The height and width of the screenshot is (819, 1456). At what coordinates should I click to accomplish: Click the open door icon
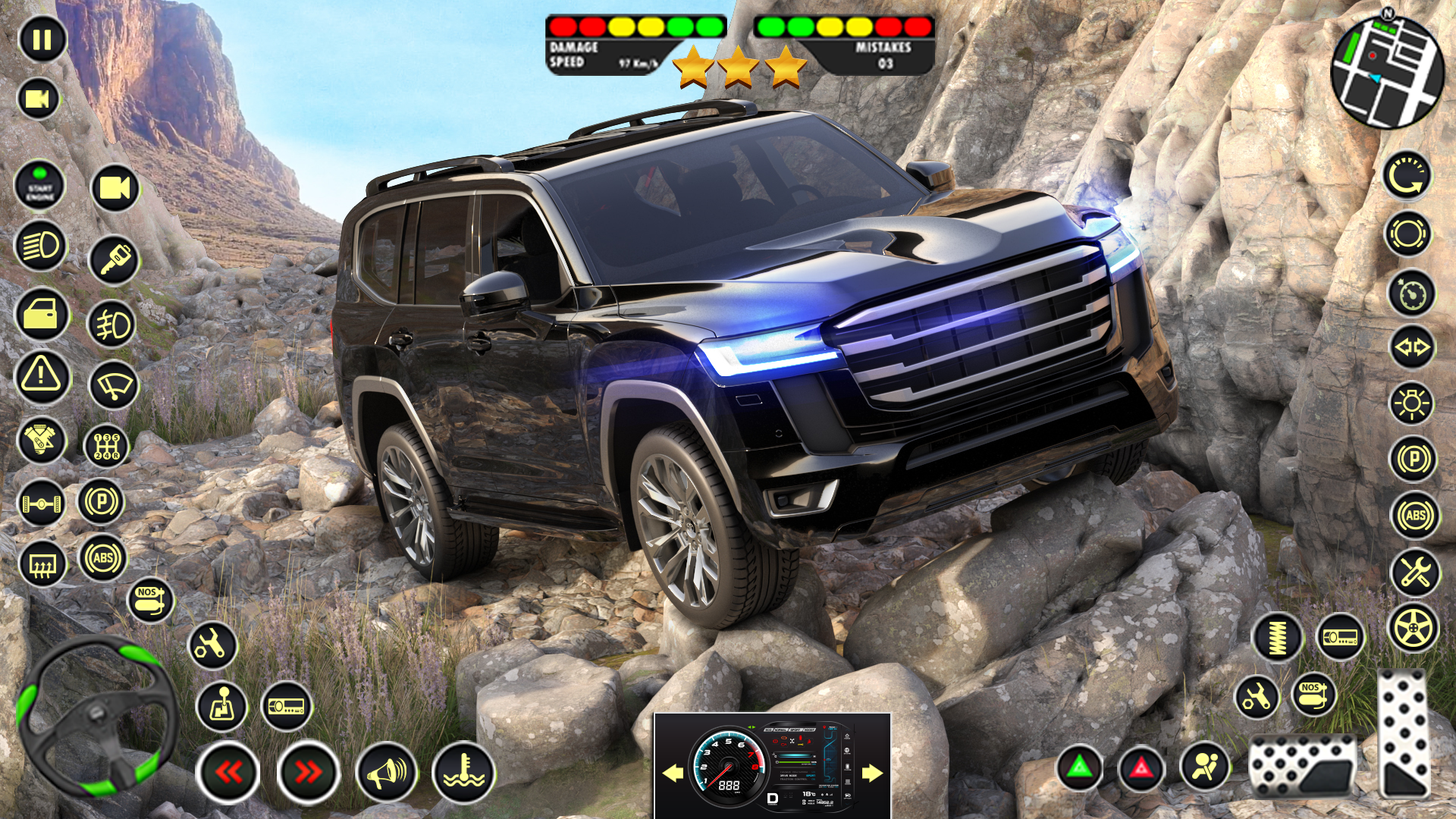pyautogui.click(x=43, y=316)
